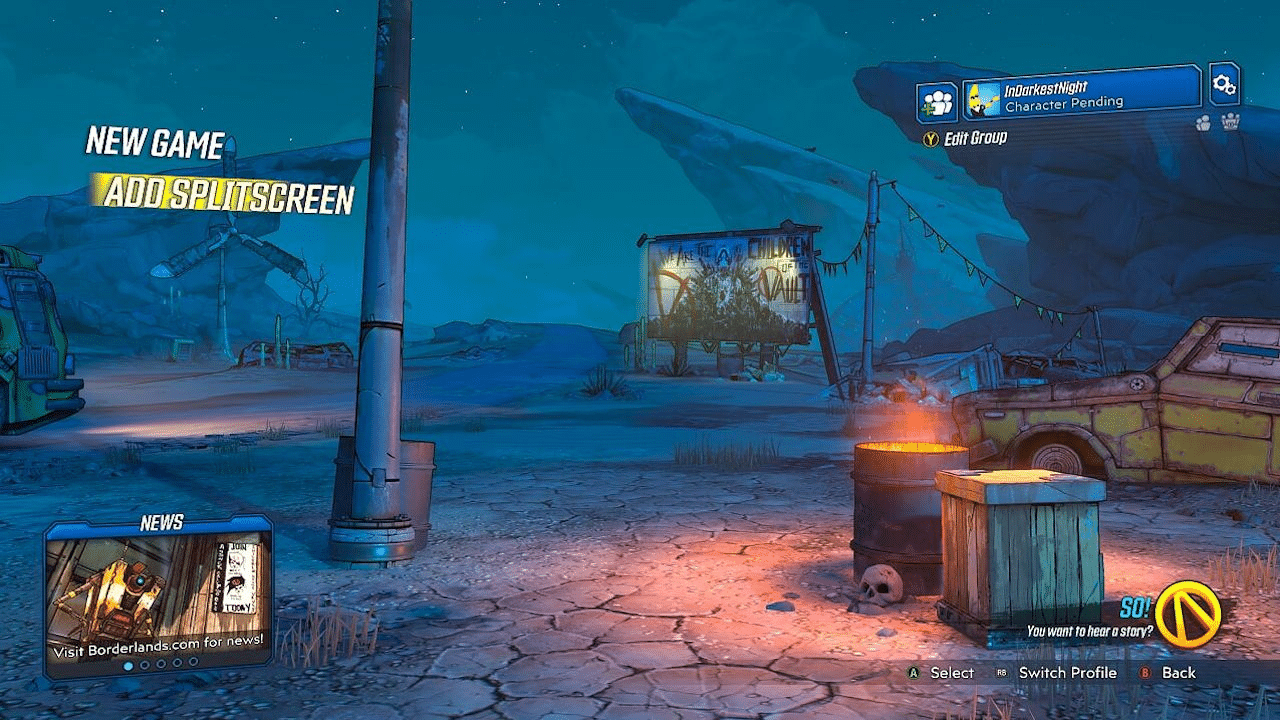Open Visit Borderlands.com for news link
The image size is (1280, 720).
[160, 647]
